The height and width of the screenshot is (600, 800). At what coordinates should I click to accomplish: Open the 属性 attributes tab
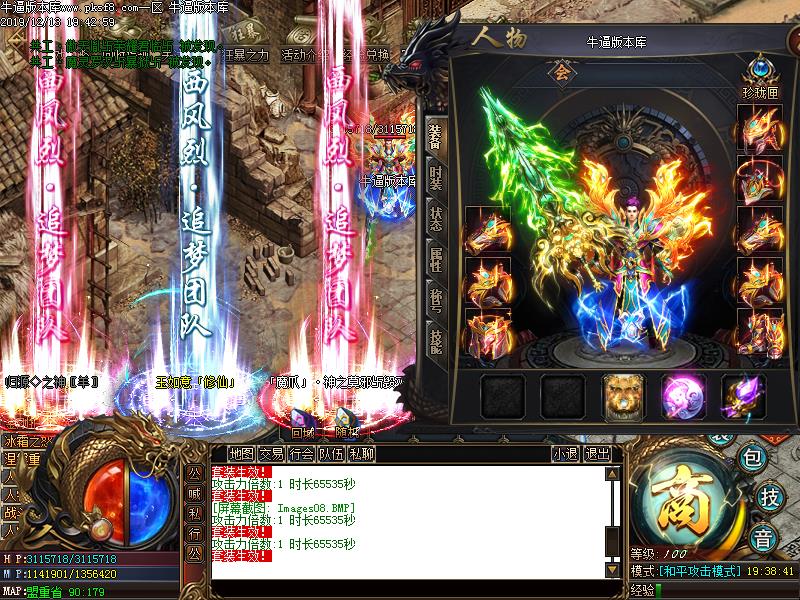(435, 260)
